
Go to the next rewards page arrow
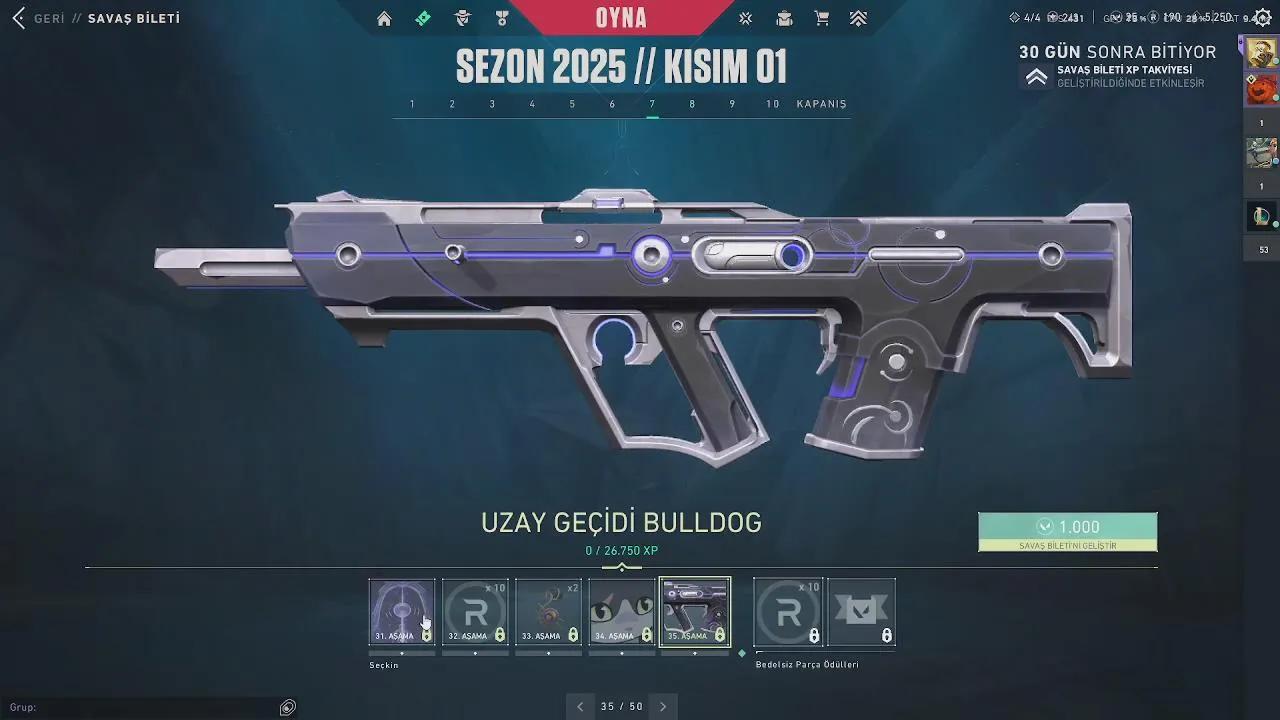tap(663, 706)
